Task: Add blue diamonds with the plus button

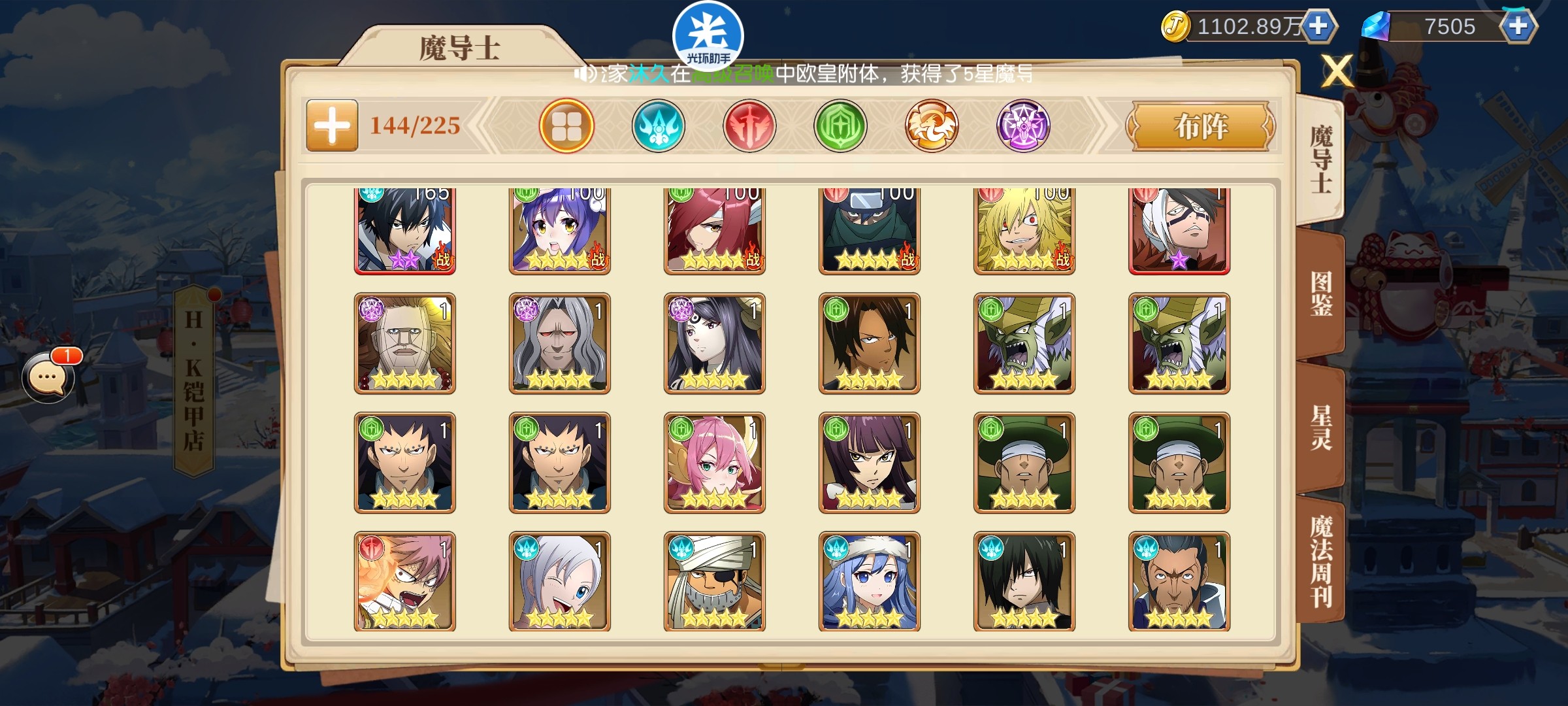Action: 1518,26
